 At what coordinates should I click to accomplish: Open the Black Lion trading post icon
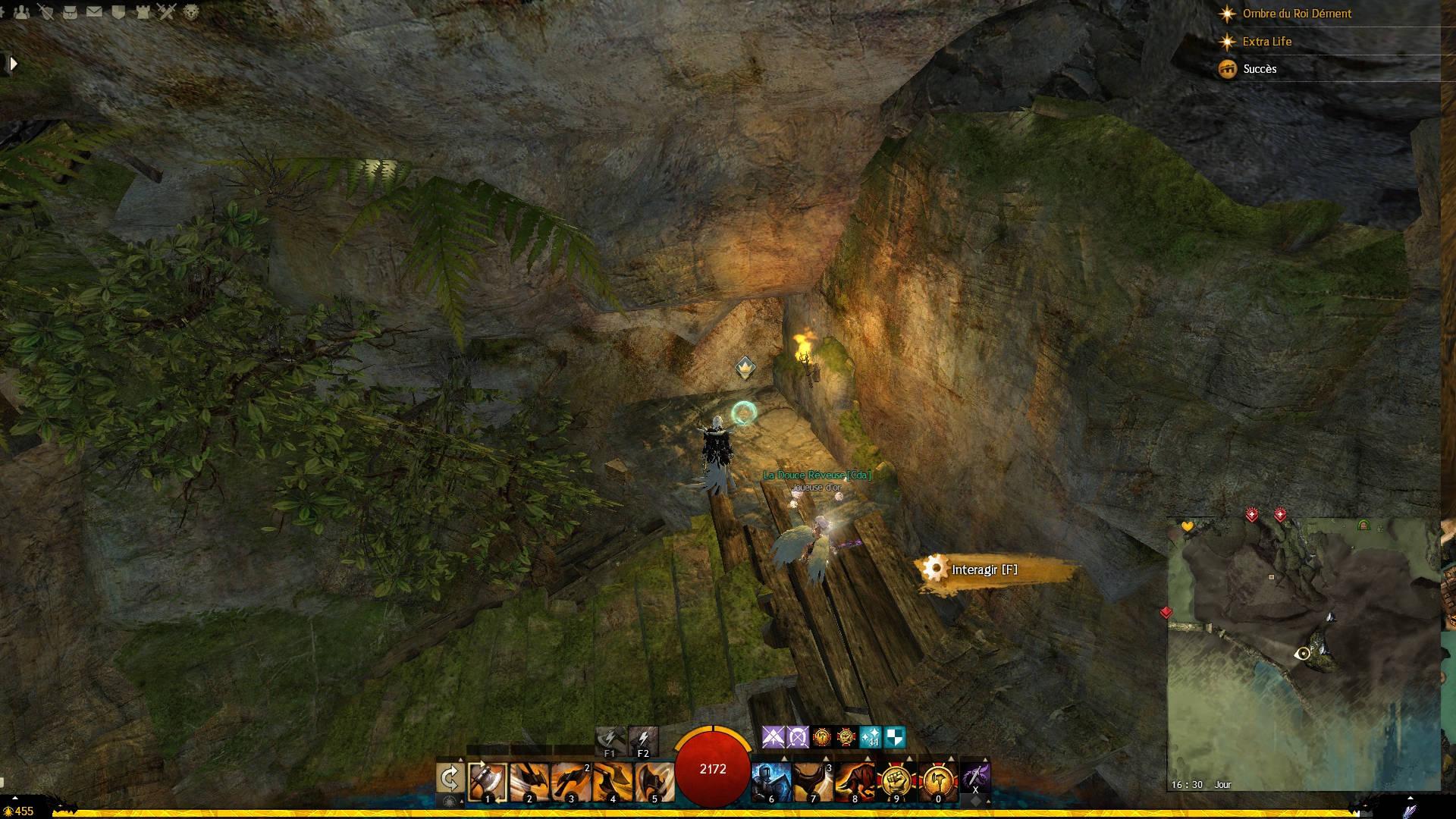pyautogui.click(x=191, y=12)
